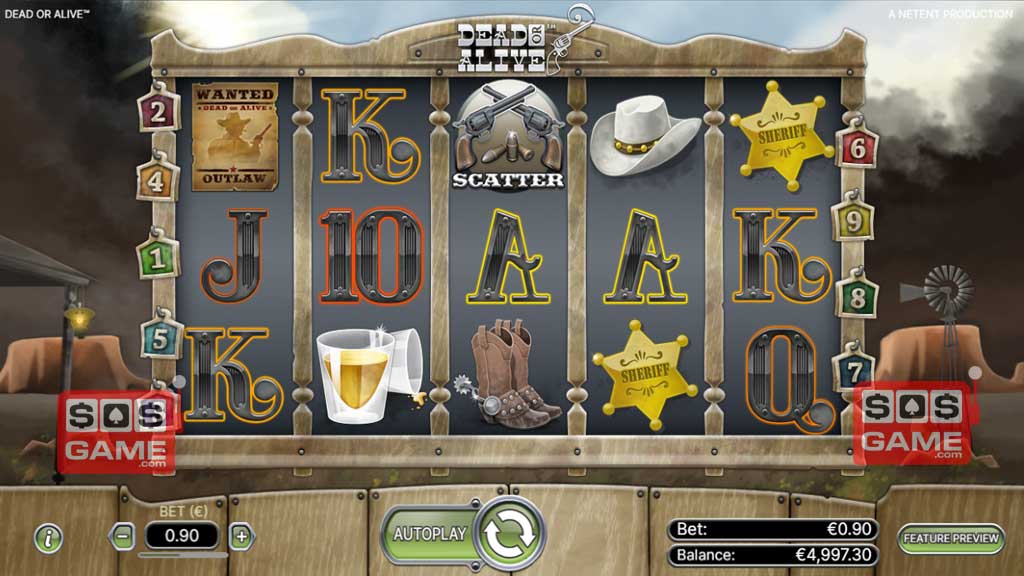
Task: Select payline tag number 6
Action: tap(857, 149)
